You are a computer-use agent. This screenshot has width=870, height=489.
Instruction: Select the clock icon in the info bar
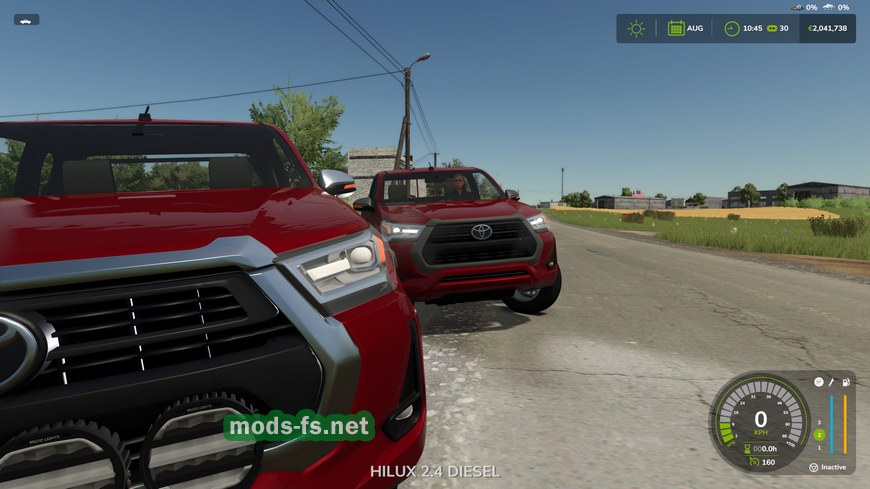point(732,28)
